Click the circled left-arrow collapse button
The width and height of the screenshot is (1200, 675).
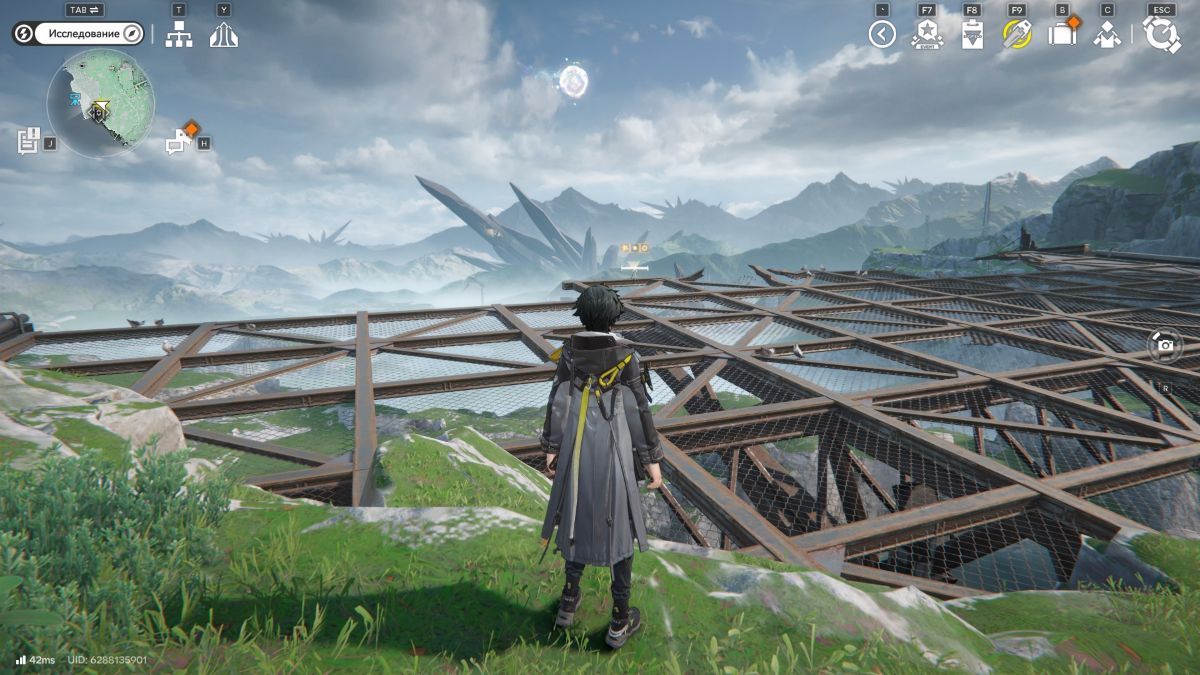[882, 35]
